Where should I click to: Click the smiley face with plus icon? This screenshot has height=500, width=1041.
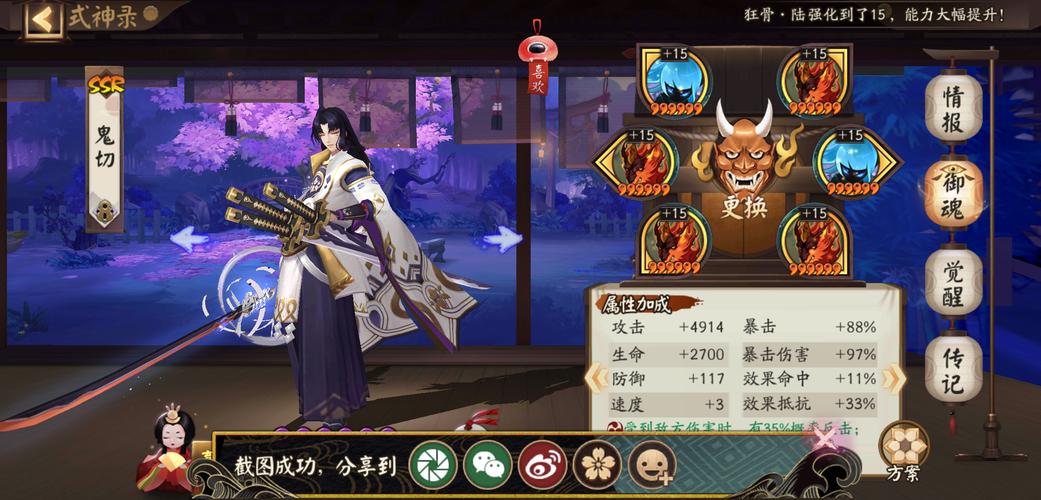(652, 465)
